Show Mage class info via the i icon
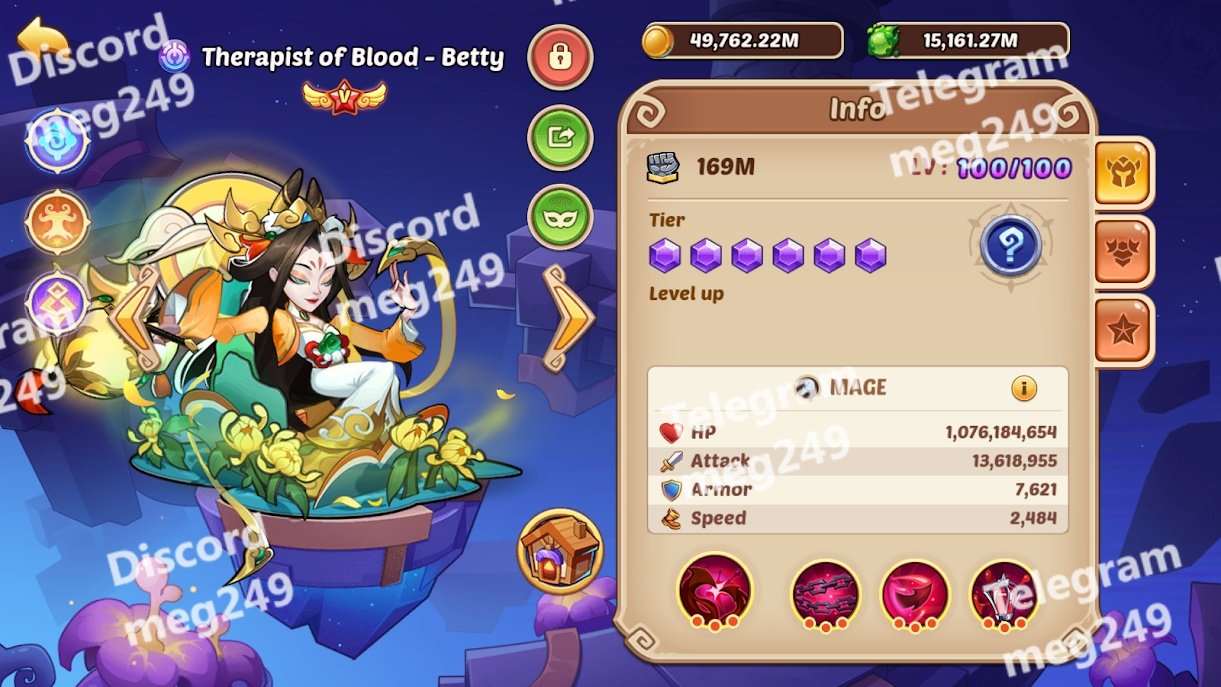 click(1024, 388)
